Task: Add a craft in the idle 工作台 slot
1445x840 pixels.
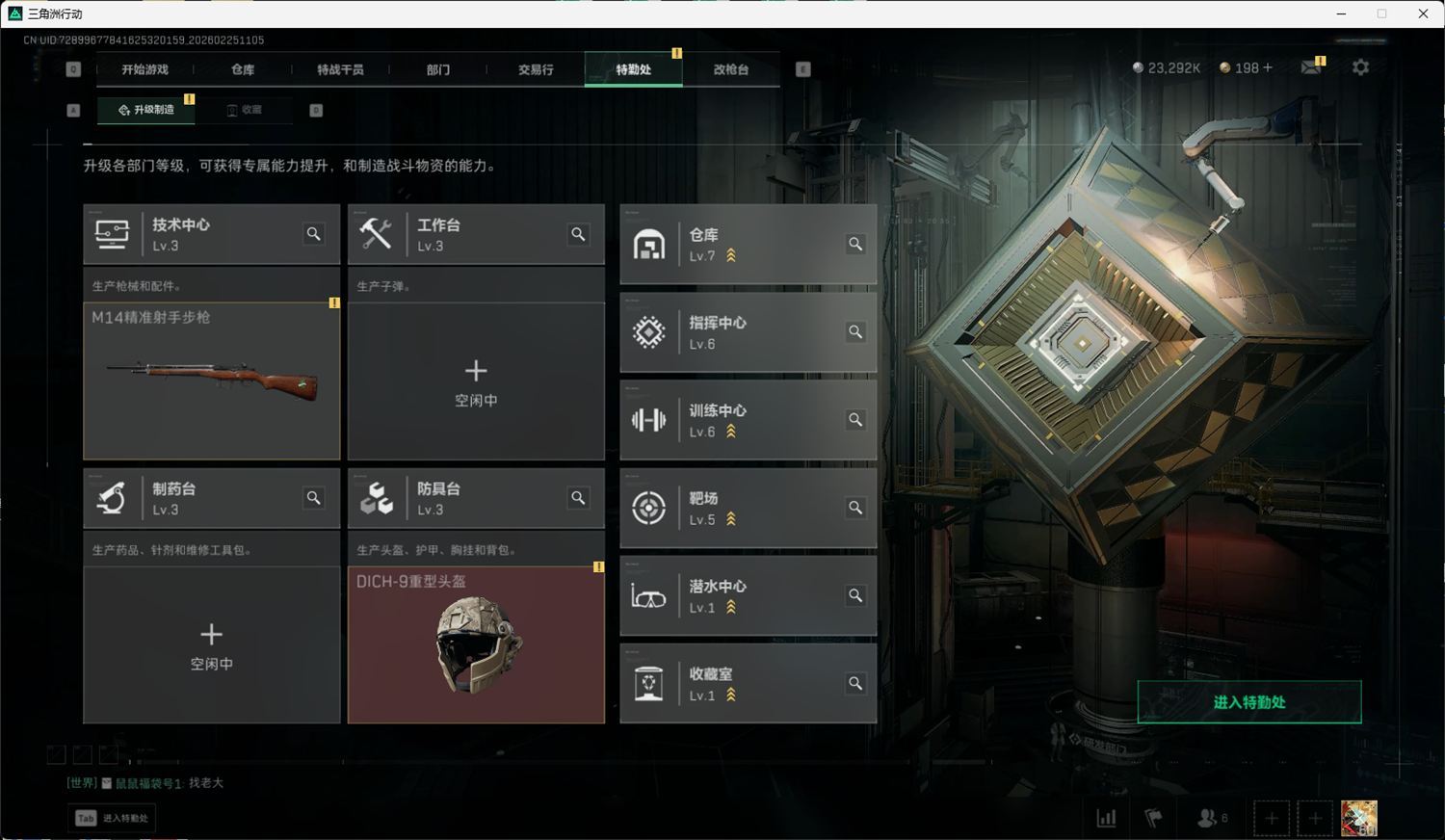Action: pyautogui.click(x=476, y=382)
